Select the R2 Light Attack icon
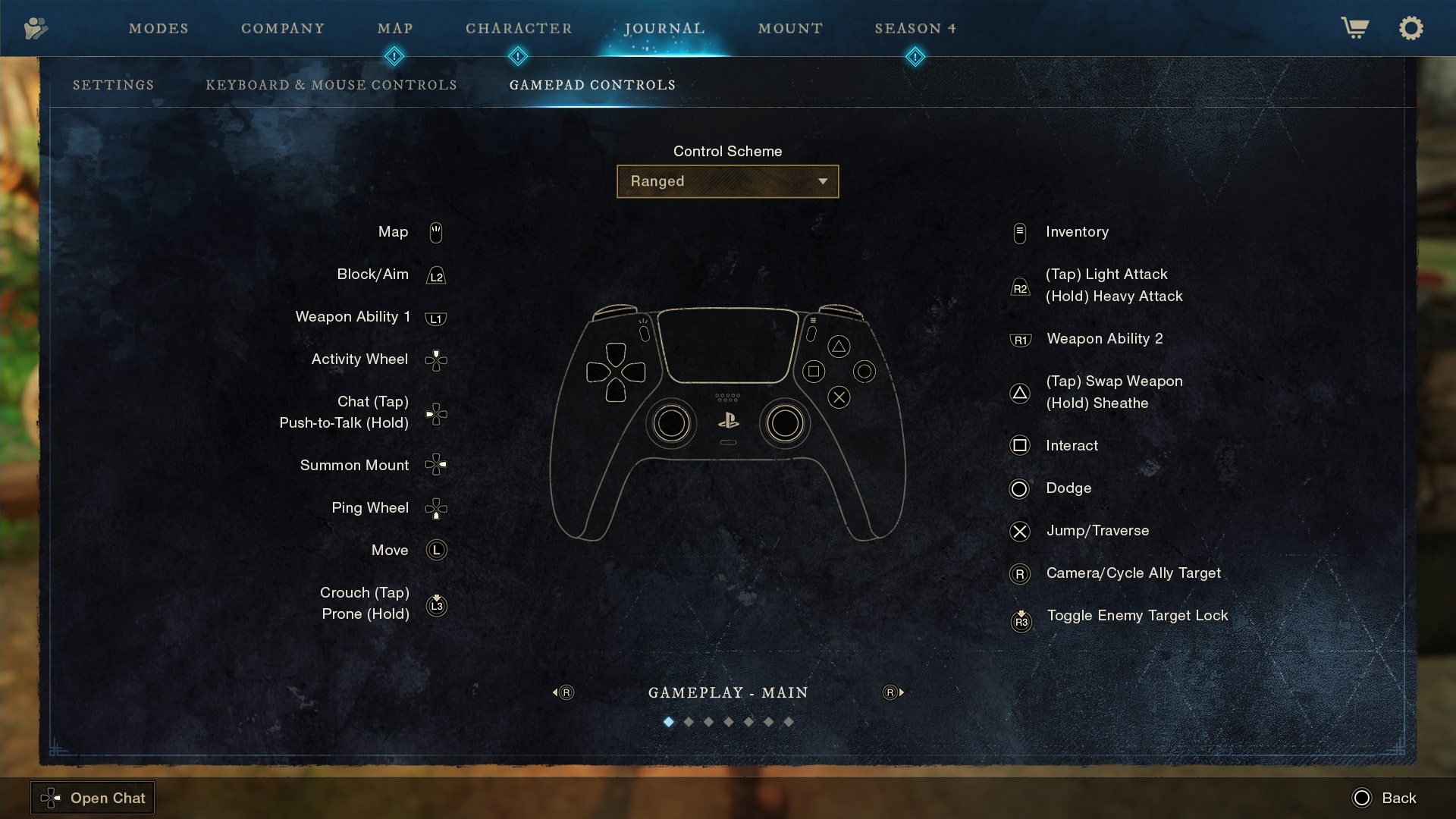Viewport: 1456px width, 819px height. (x=1021, y=287)
